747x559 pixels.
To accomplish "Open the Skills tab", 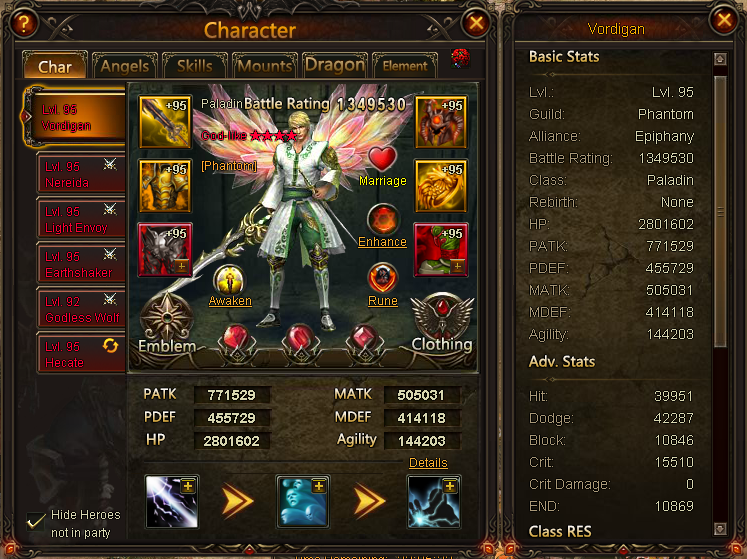I will 195,66.
